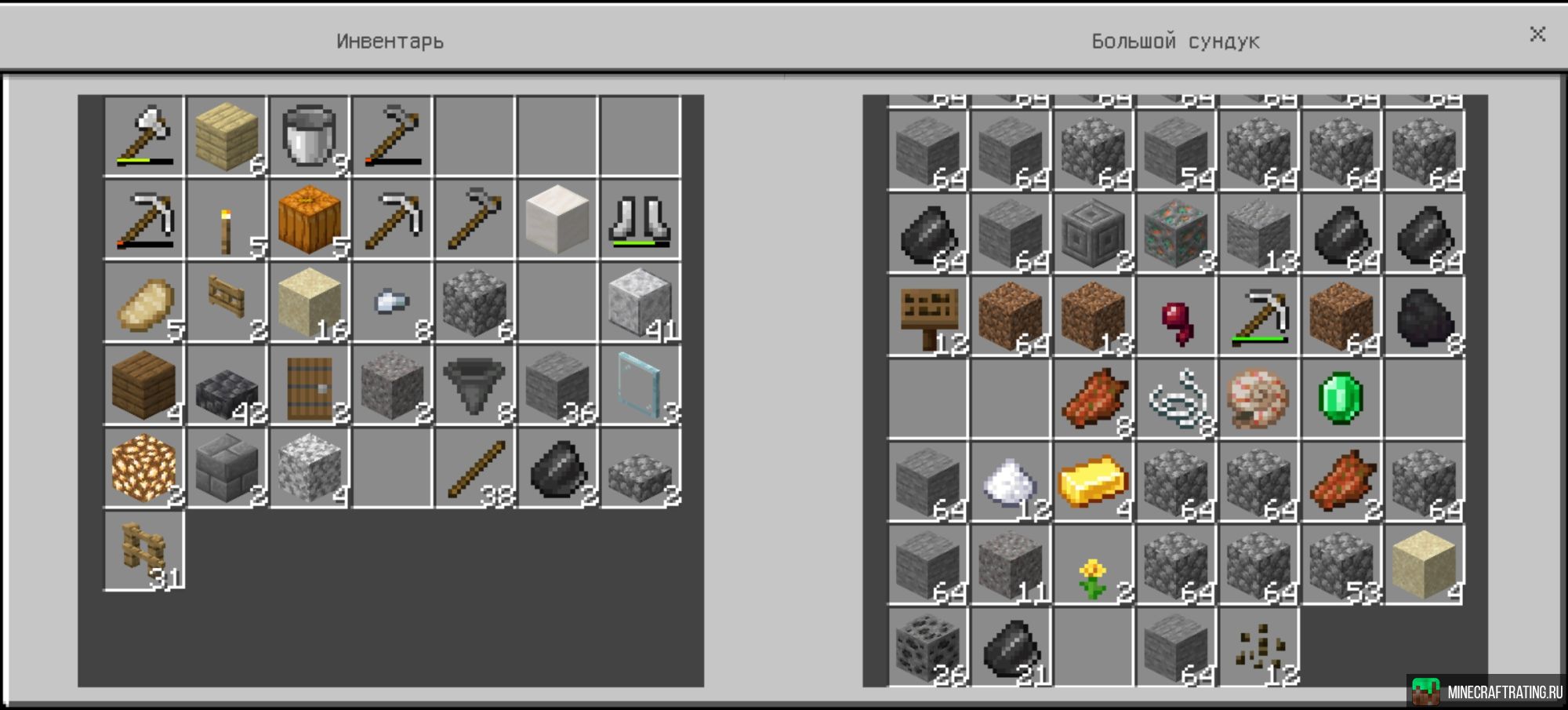Close the chest with the X button
Image resolution: width=1568 pixels, height=710 pixels.
(1538, 35)
